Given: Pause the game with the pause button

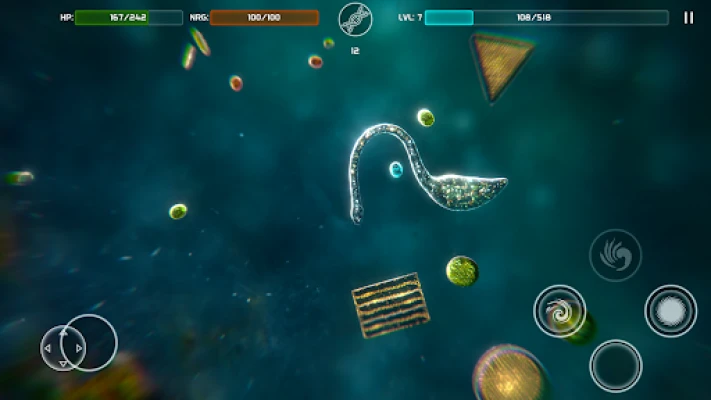Looking at the screenshot, I should click(688, 17).
